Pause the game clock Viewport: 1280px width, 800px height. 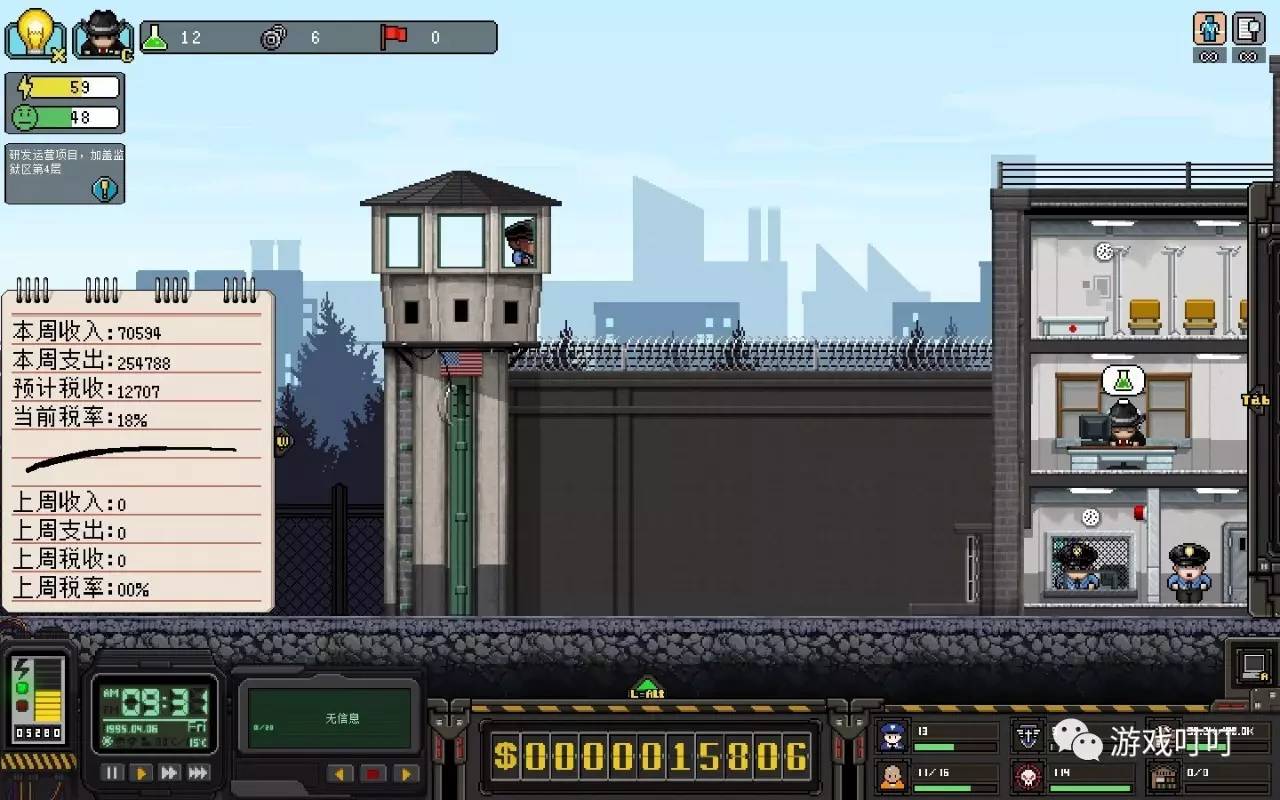click(113, 773)
